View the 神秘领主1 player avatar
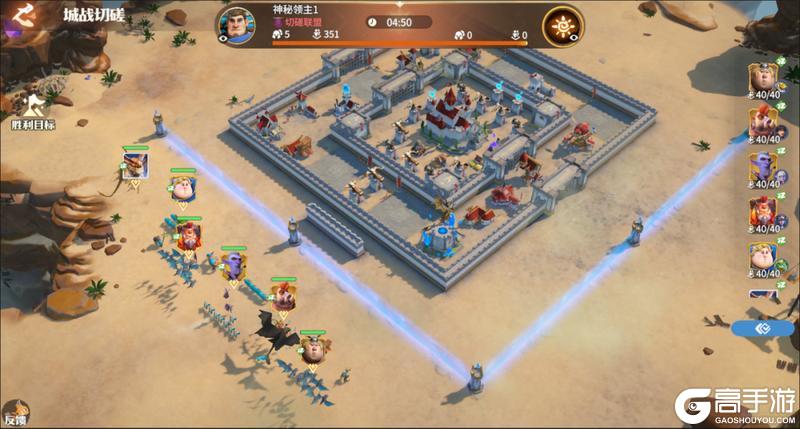The image size is (800, 429). [x=237, y=25]
